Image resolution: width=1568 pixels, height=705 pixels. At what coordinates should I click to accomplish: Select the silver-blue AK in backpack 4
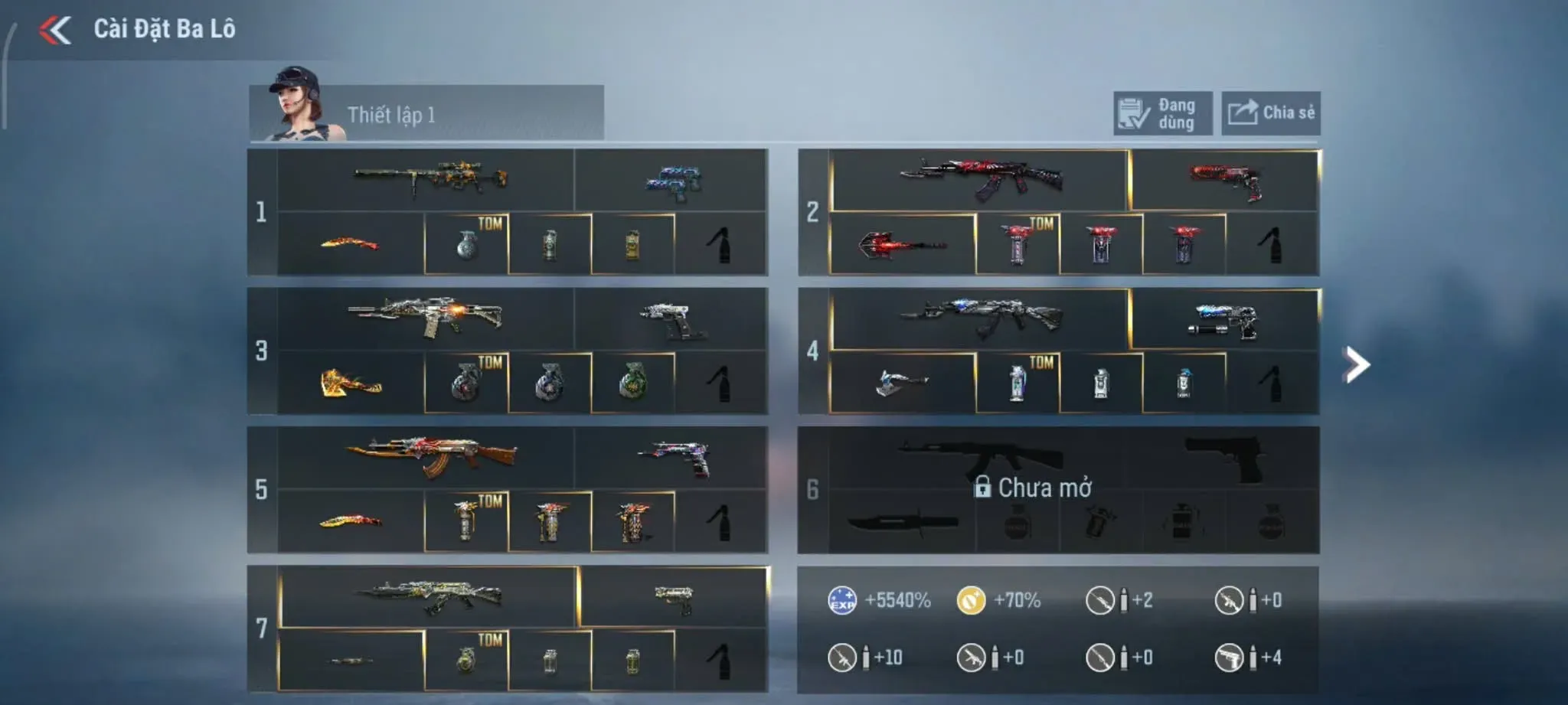[x=980, y=317]
